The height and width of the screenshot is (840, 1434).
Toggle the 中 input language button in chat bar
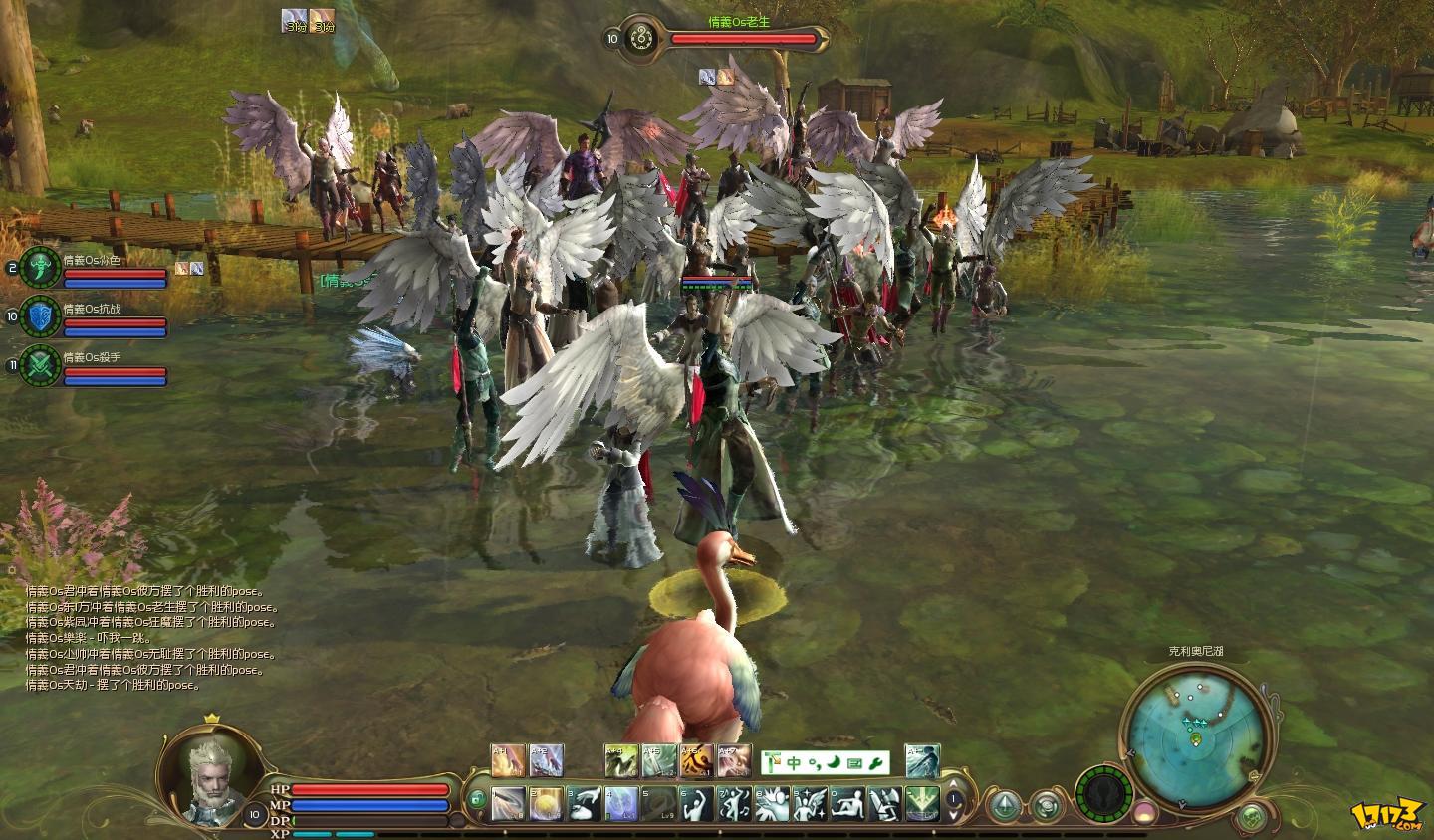click(793, 762)
